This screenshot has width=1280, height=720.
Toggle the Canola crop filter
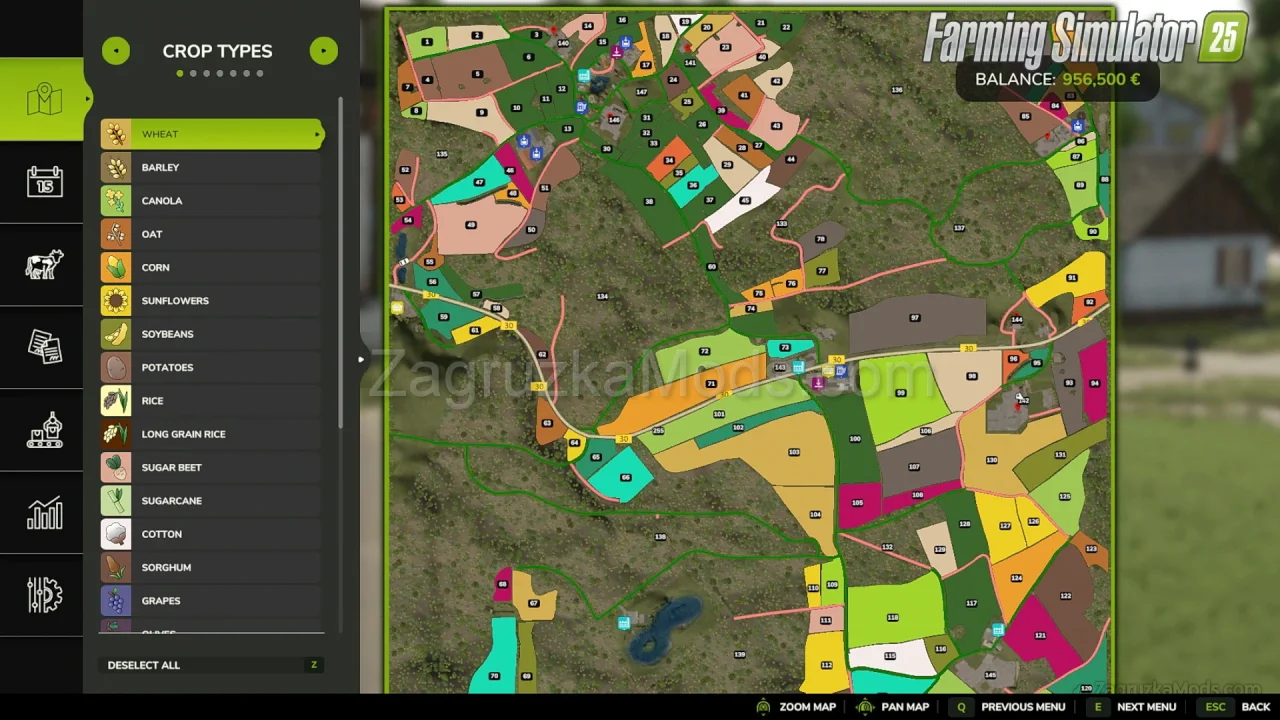coord(211,201)
